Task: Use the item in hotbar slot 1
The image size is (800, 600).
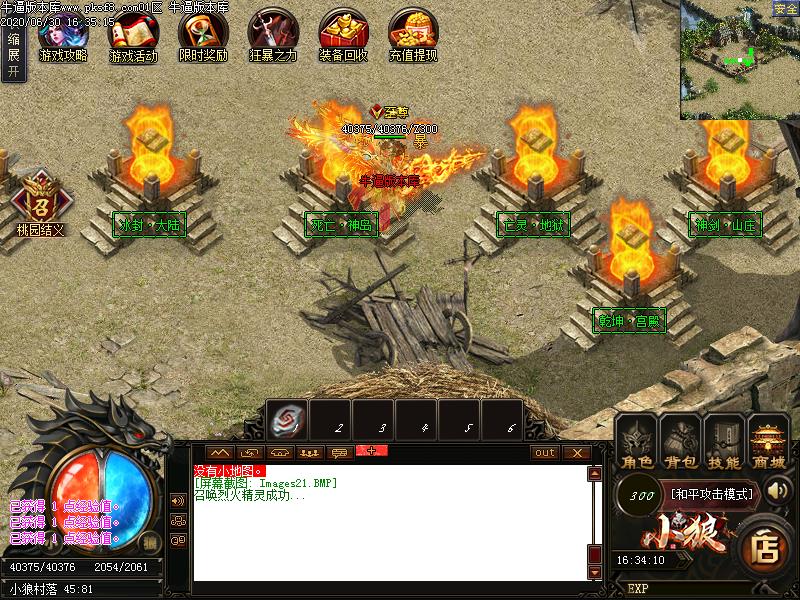Action: coord(287,420)
